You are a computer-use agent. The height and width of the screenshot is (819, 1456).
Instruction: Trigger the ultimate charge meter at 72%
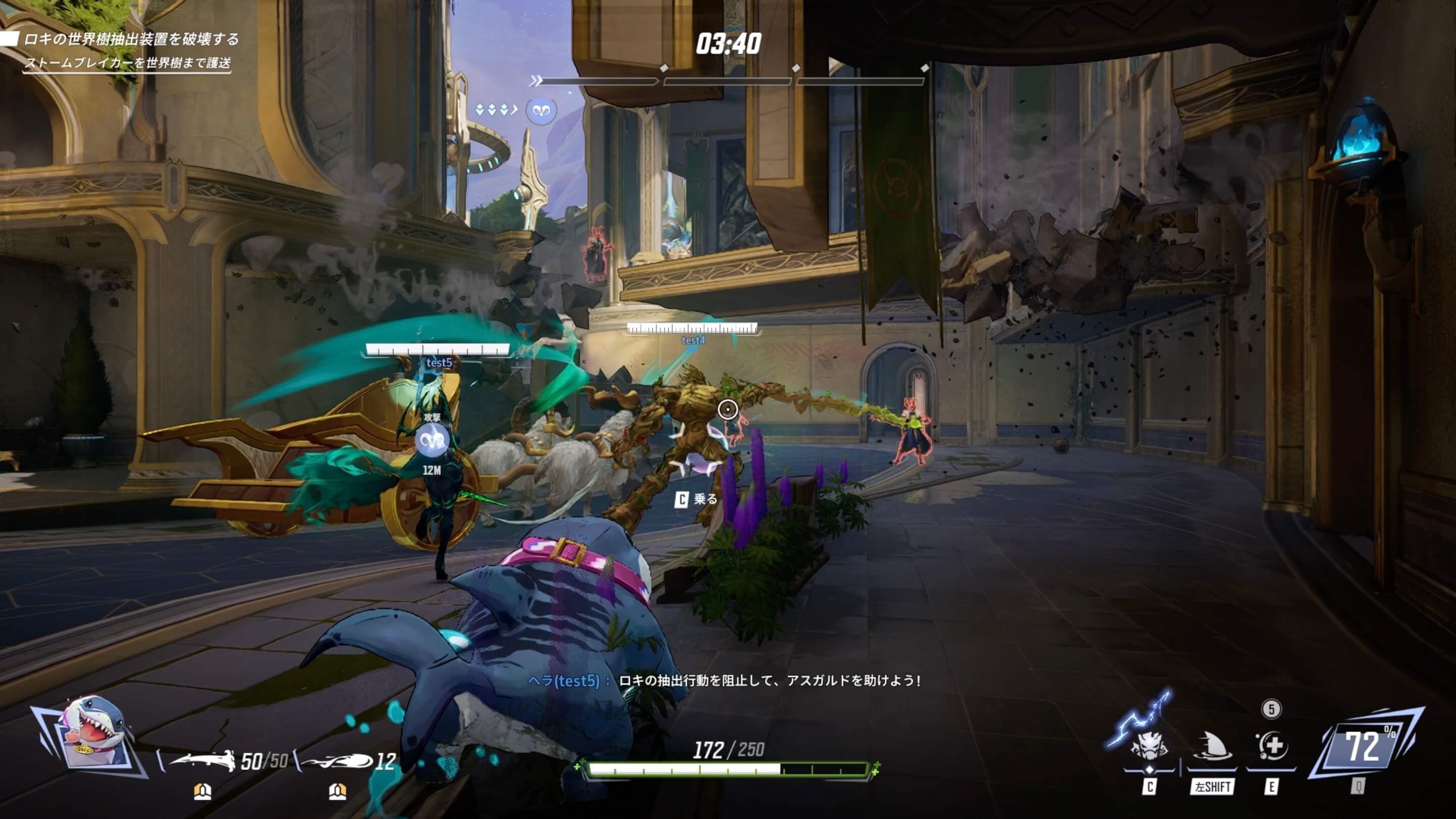point(1364,747)
